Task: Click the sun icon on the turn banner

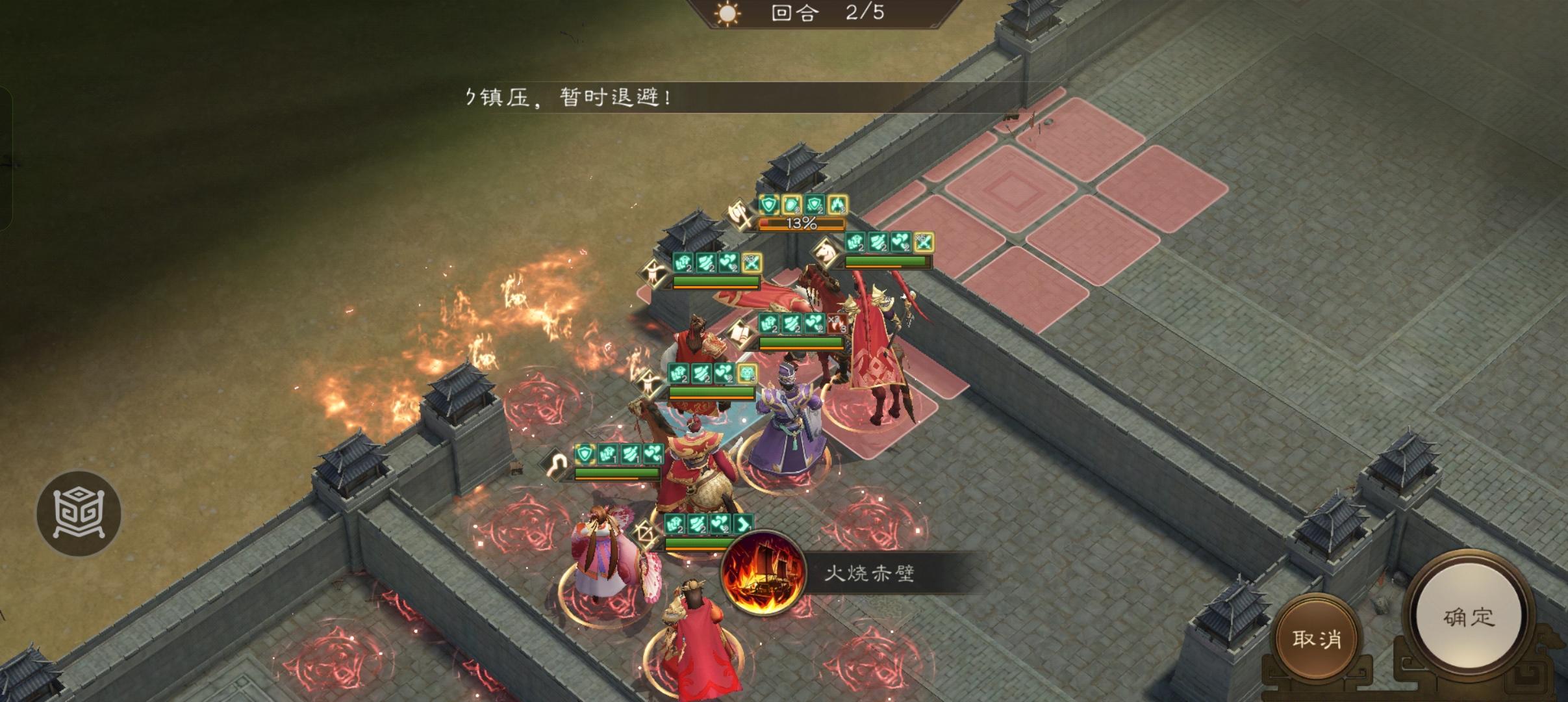Action: [x=726, y=14]
